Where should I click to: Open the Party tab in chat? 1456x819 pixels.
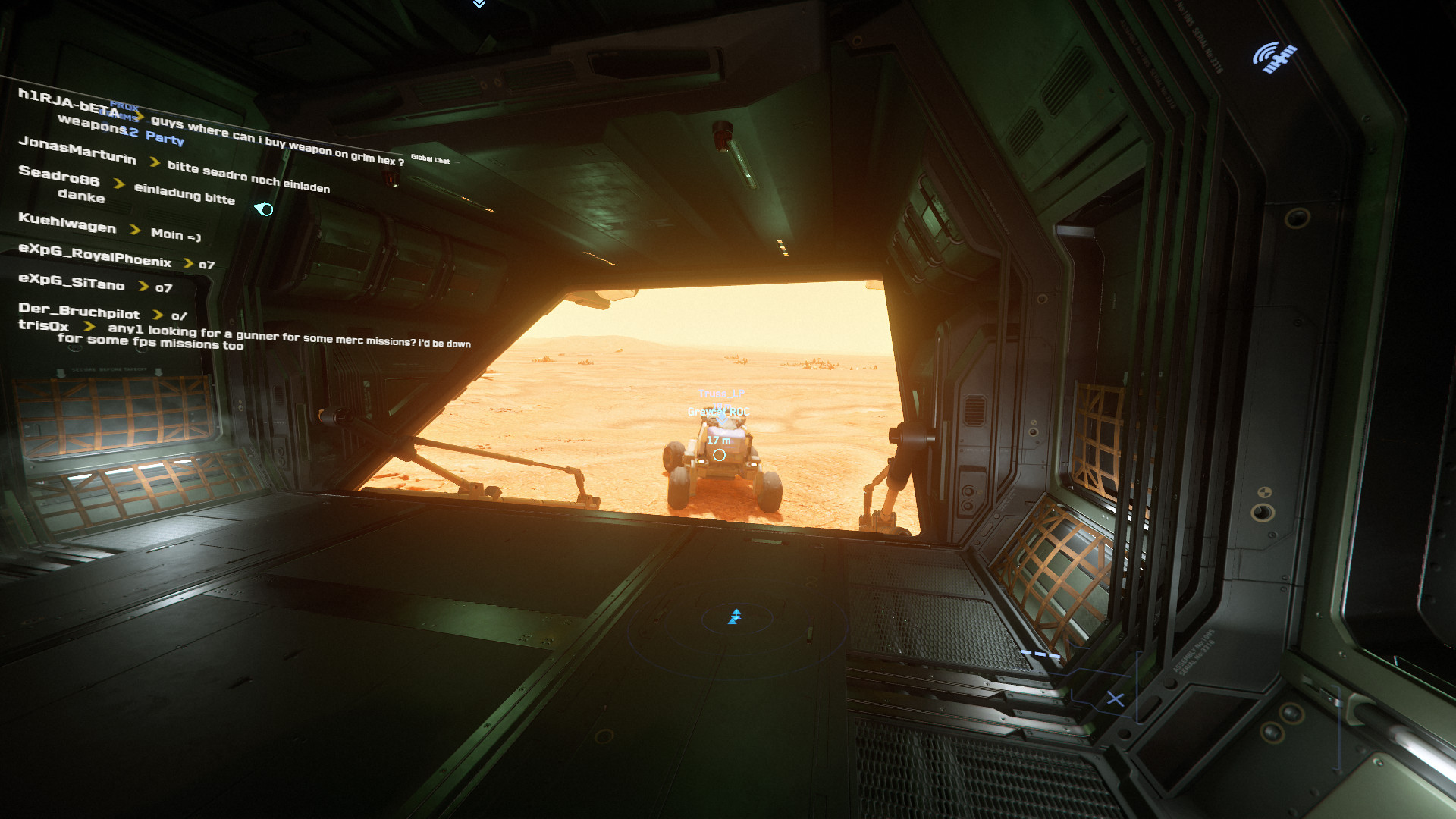click(x=164, y=140)
